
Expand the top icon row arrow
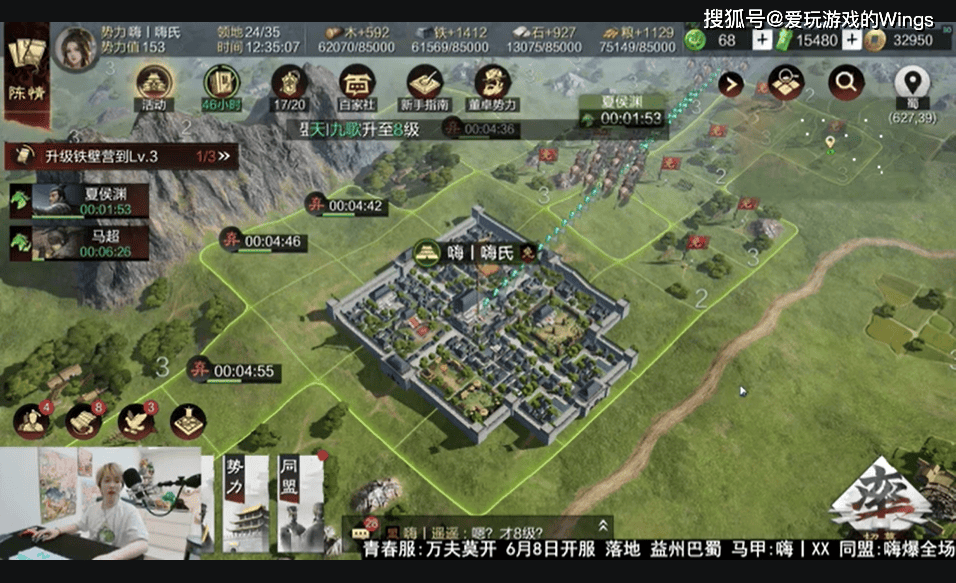tap(731, 84)
